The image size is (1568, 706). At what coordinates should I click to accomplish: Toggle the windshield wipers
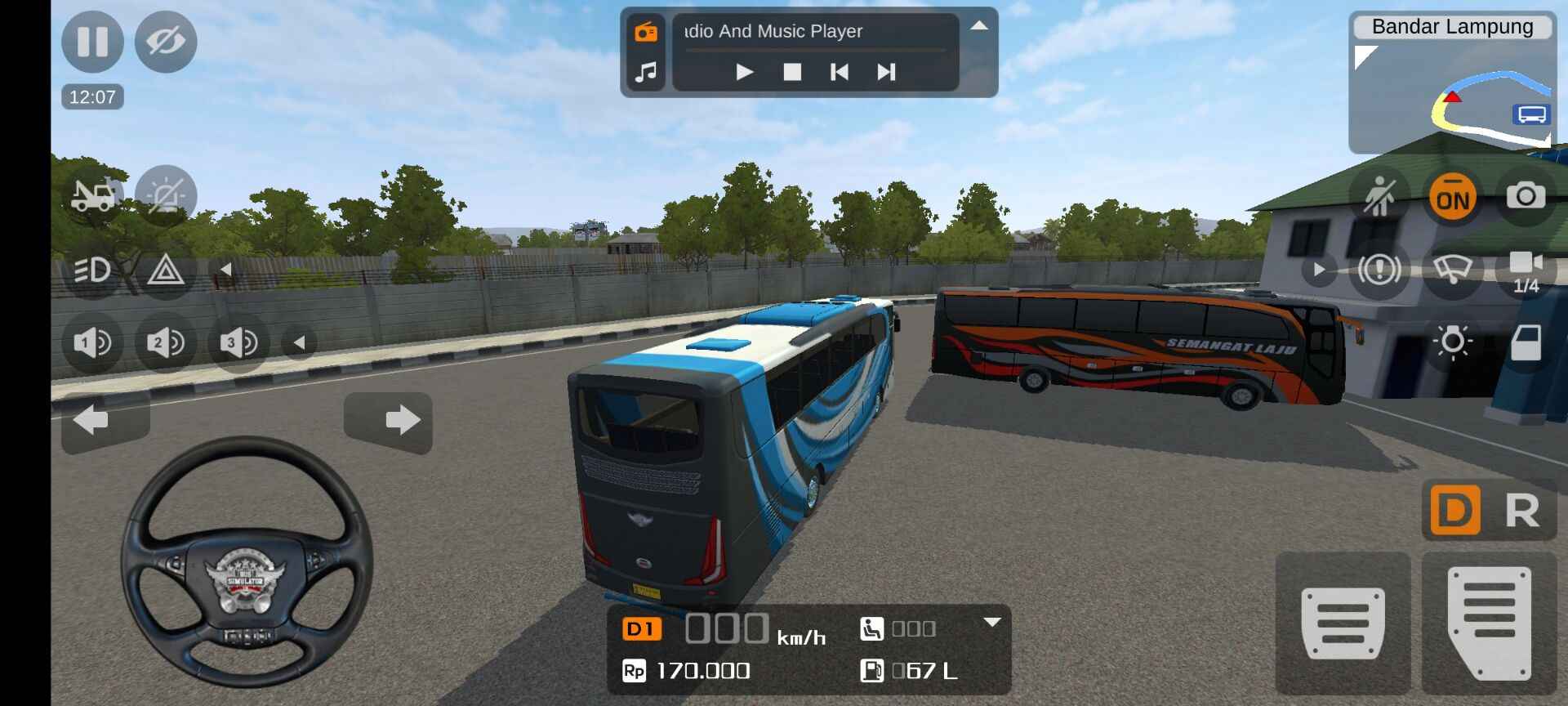pos(1452,269)
